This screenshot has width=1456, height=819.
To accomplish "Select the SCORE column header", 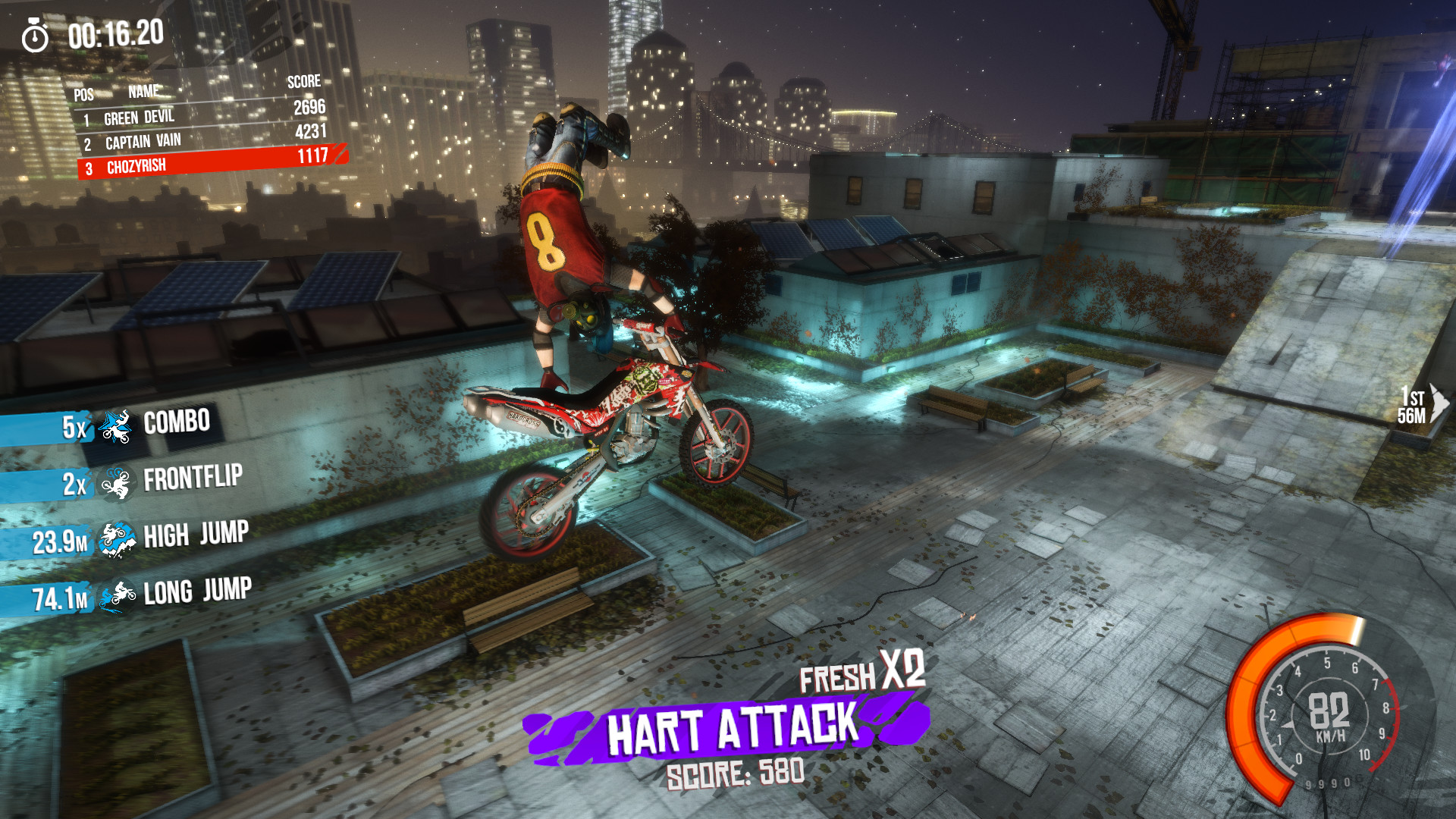I will [304, 83].
